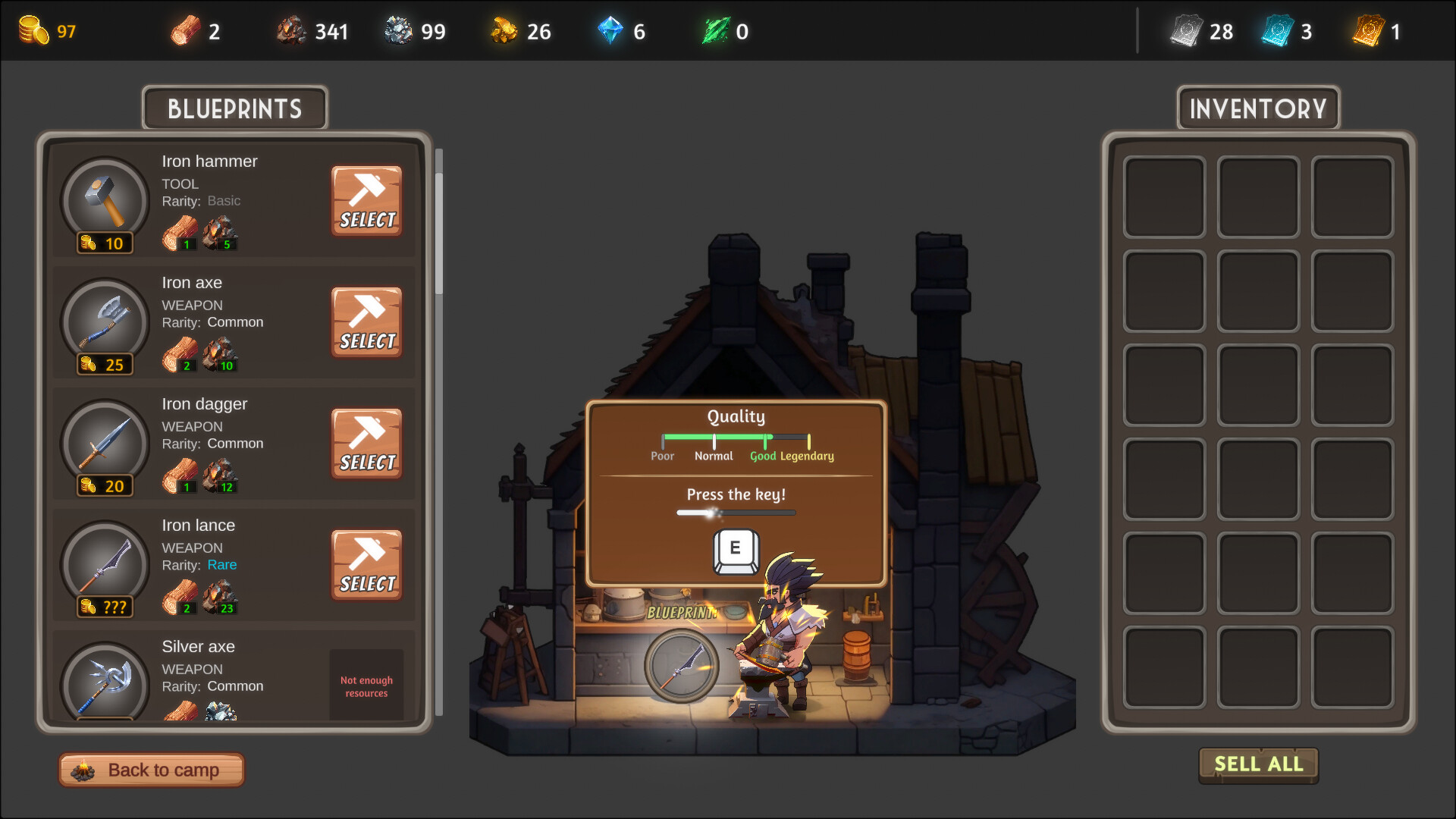The image size is (1456, 819).
Task: Click the gold coins counter icon
Action: point(33,30)
